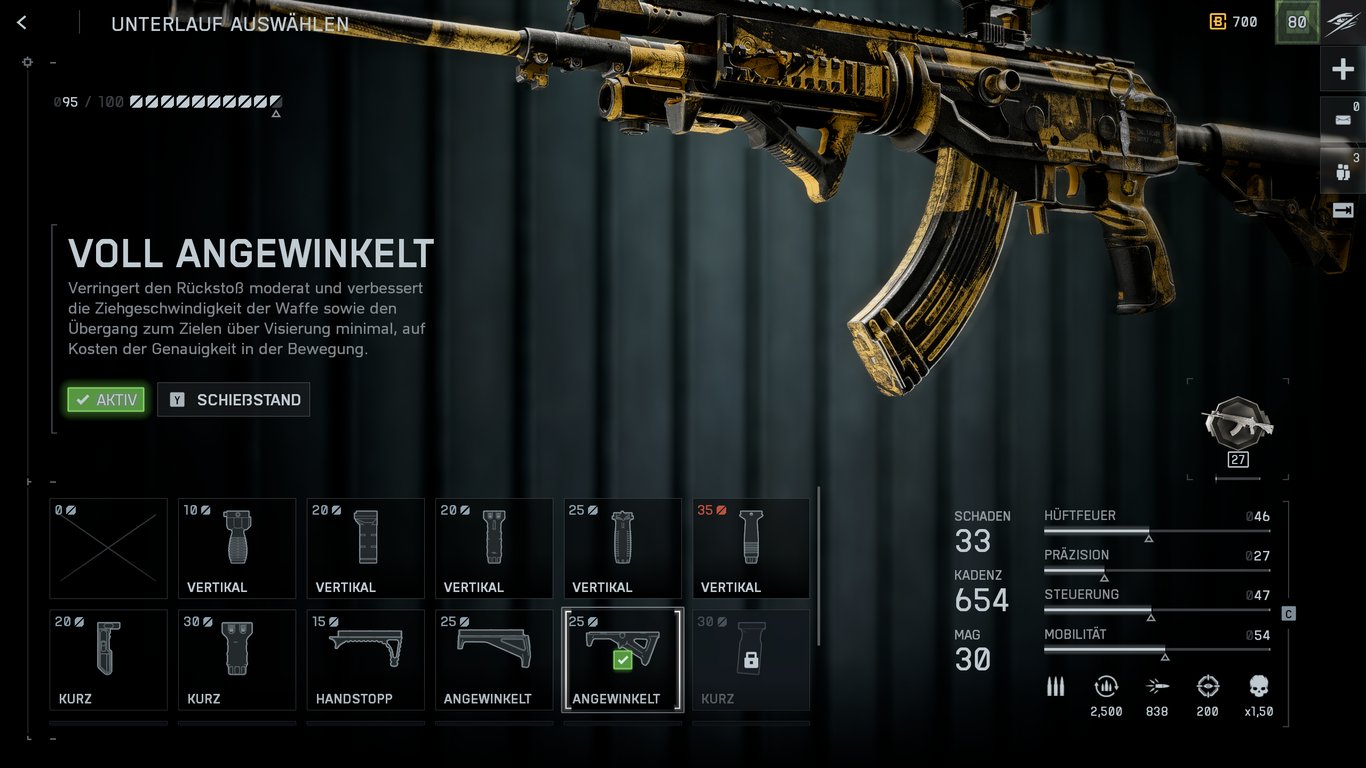The height and width of the screenshot is (768, 1366).
Task: Open the envelope messages icon
Action: point(1342,119)
